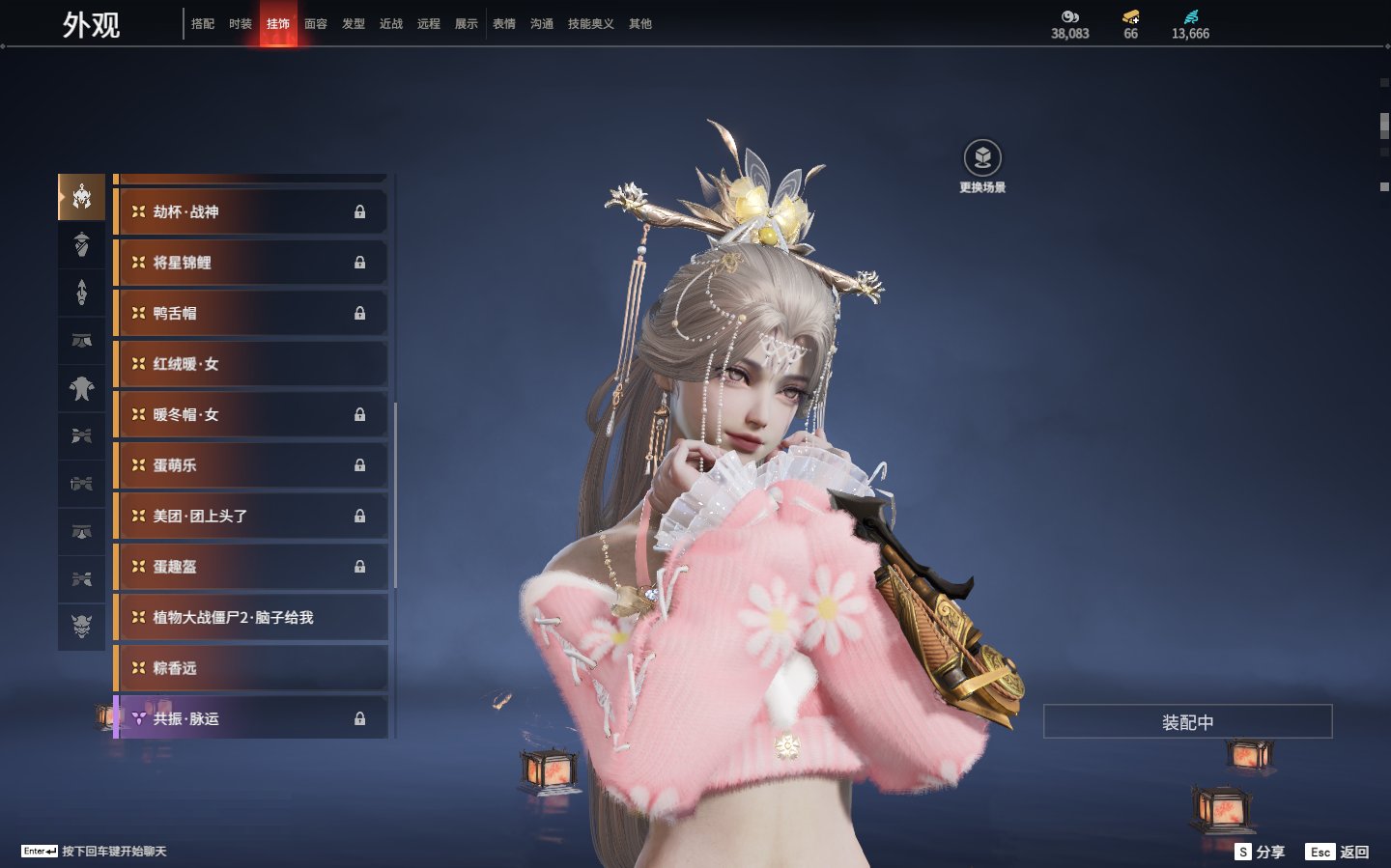This screenshot has width=1391, height=868.
Task: Open the oni mask accessory category
Action: point(82,627)
